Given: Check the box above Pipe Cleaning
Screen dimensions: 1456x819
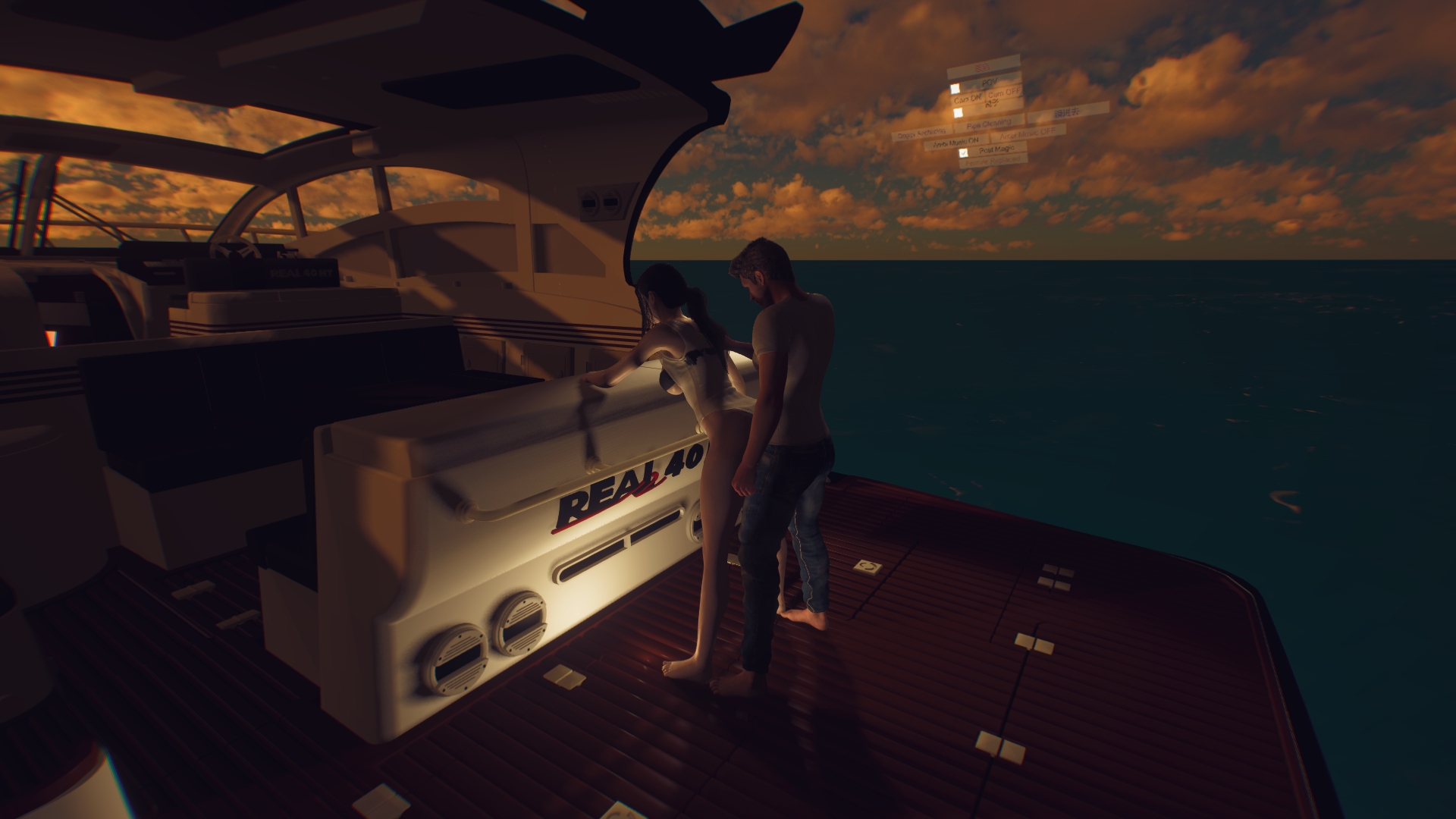Looking at the screenshot, I should click(x=958, y=113).
